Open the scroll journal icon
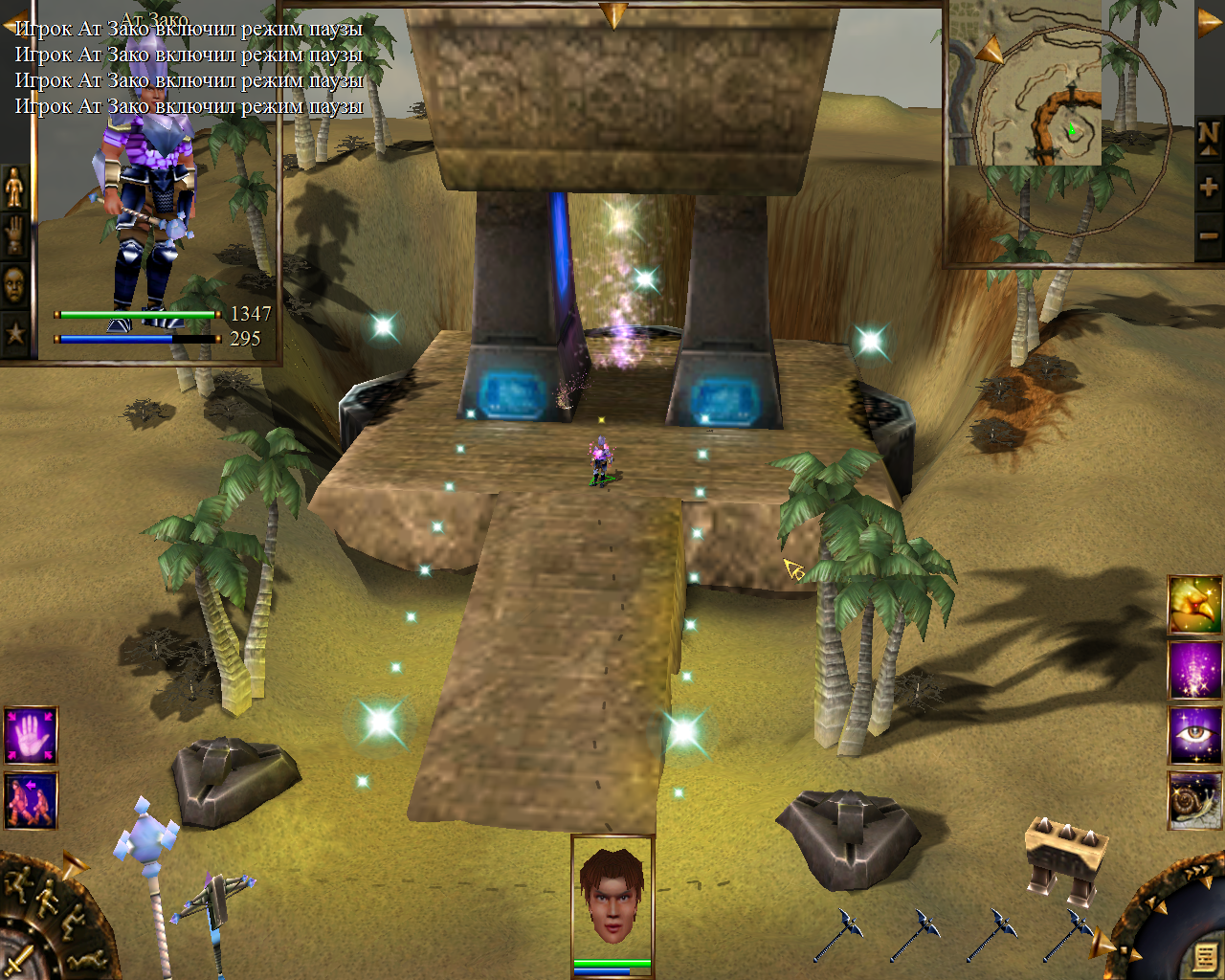 1204,955
